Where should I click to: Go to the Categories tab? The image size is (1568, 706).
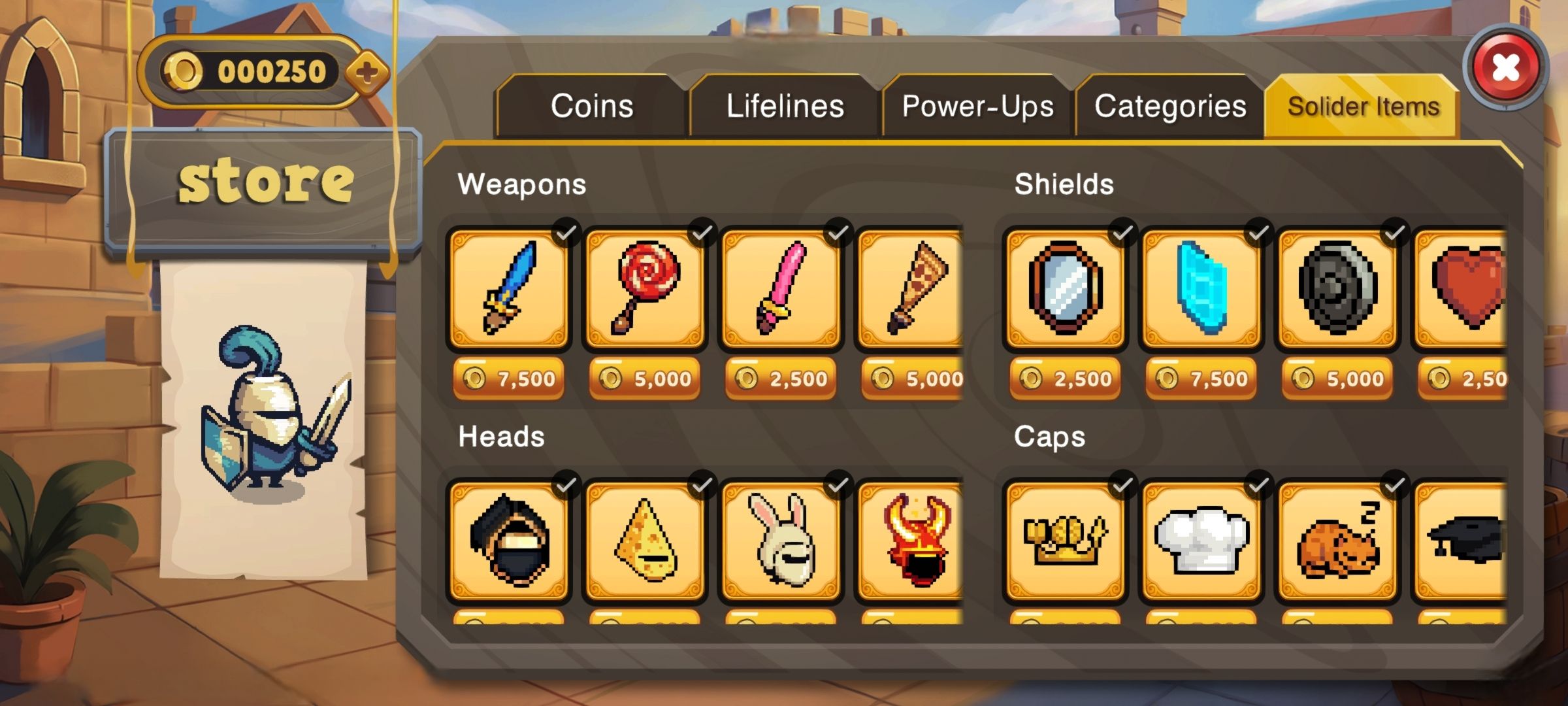pyautogui.click(x=1170, y=107)
